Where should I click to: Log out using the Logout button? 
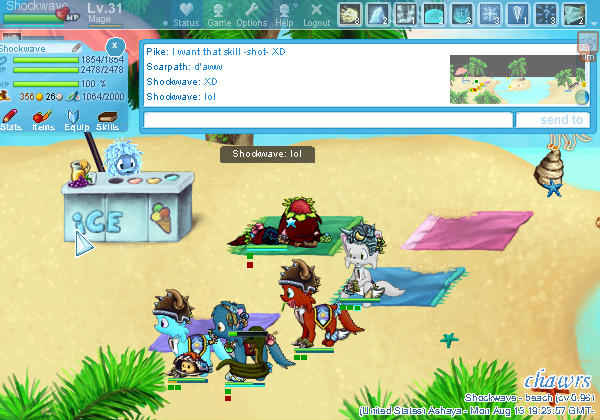pyautogui.click(x=316, y=14)
